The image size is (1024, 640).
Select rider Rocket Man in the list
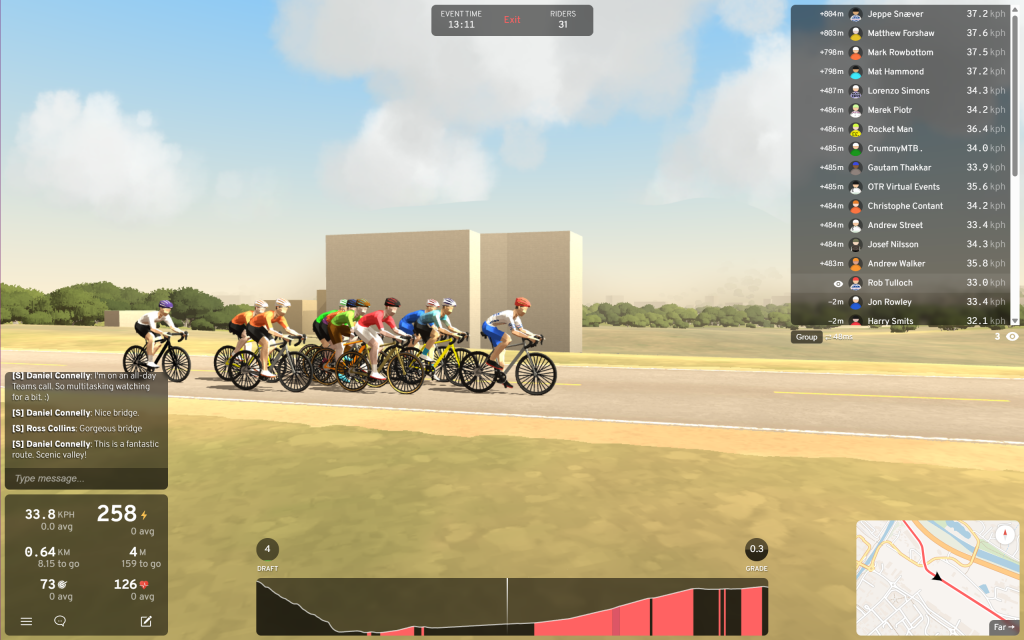coord(890,129)
